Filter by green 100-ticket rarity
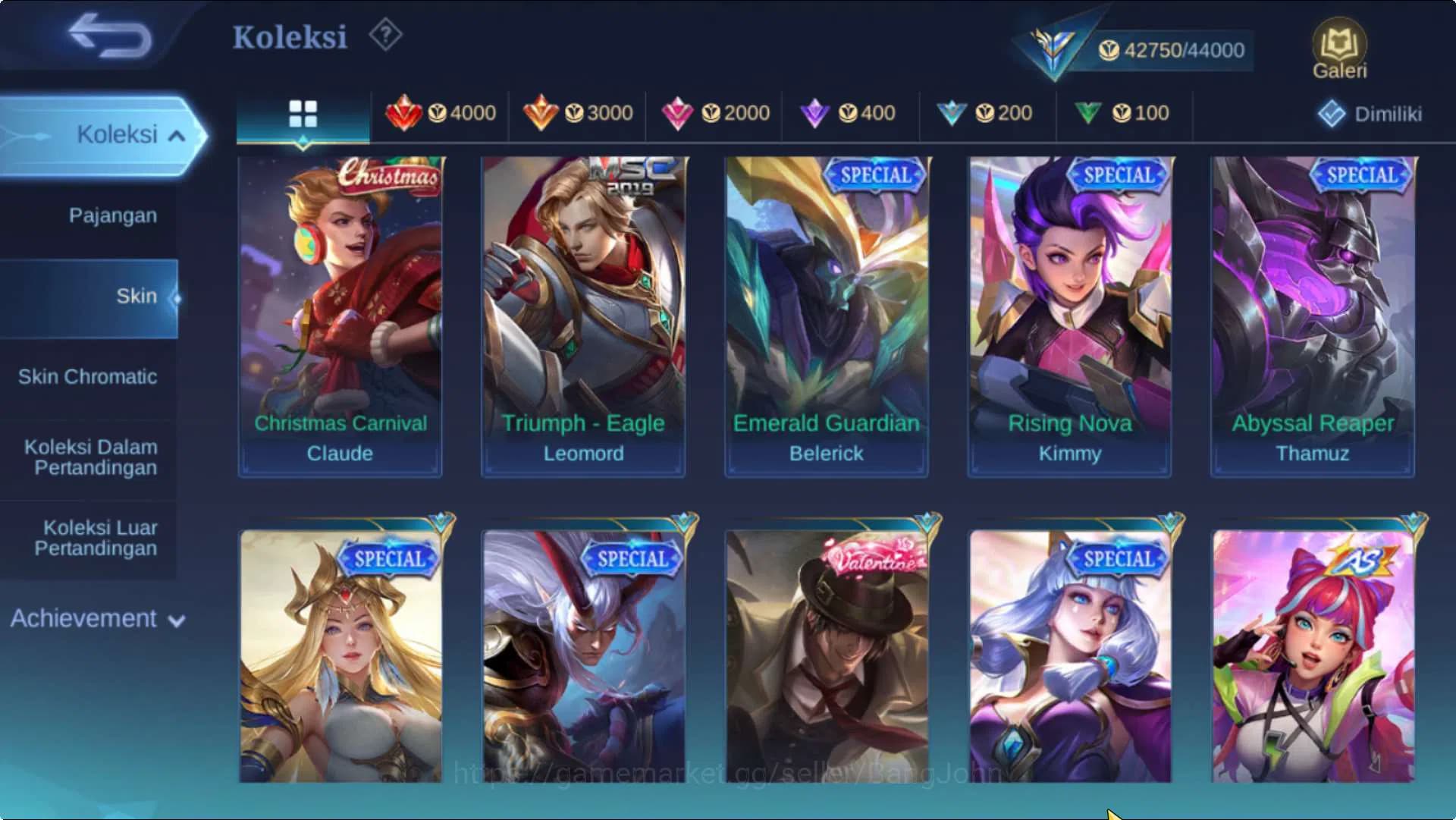This screenshot has width=1456, height=820. point(1122,112)
